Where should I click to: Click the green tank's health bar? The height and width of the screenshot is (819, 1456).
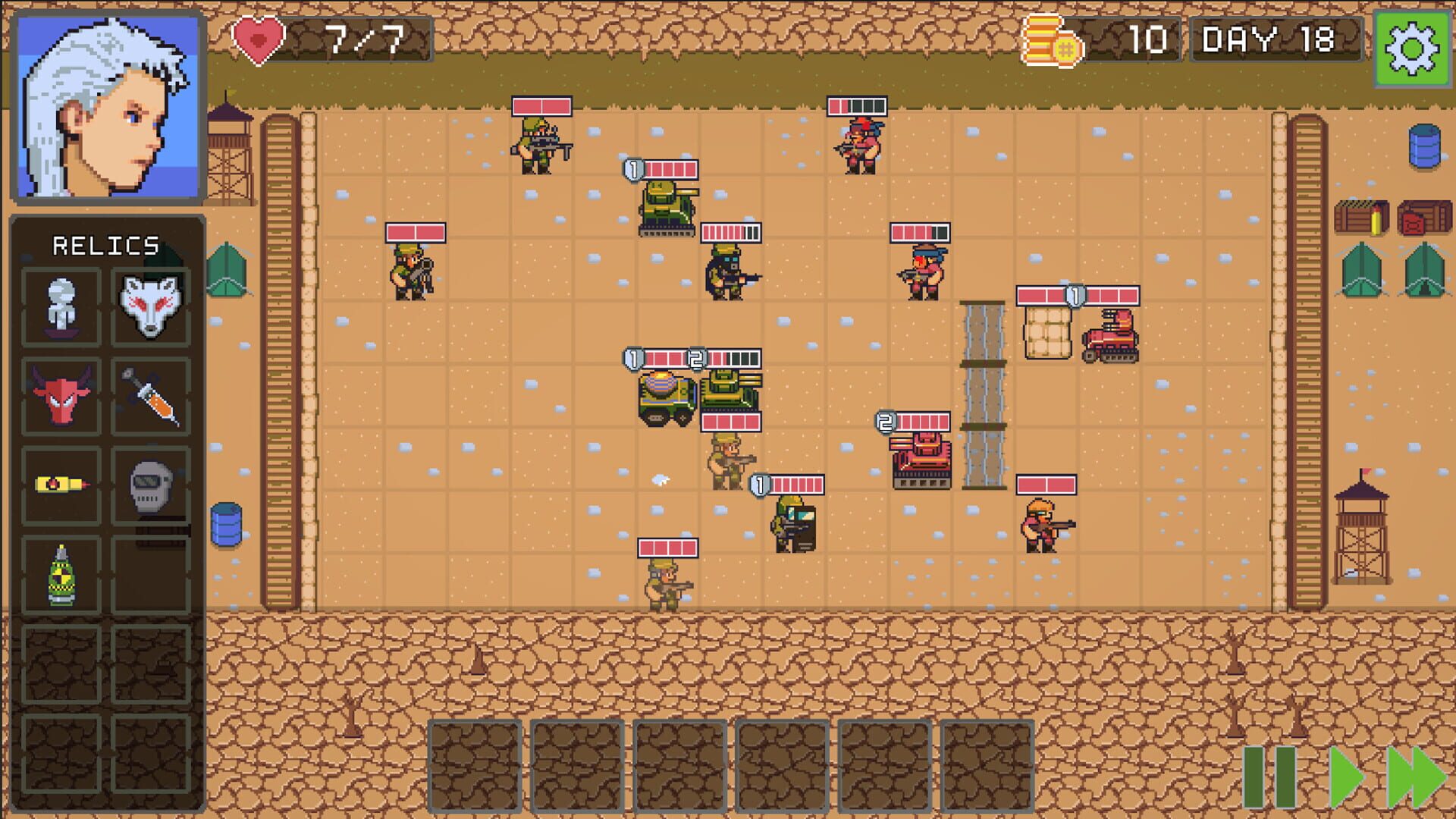tap(671, 168)
